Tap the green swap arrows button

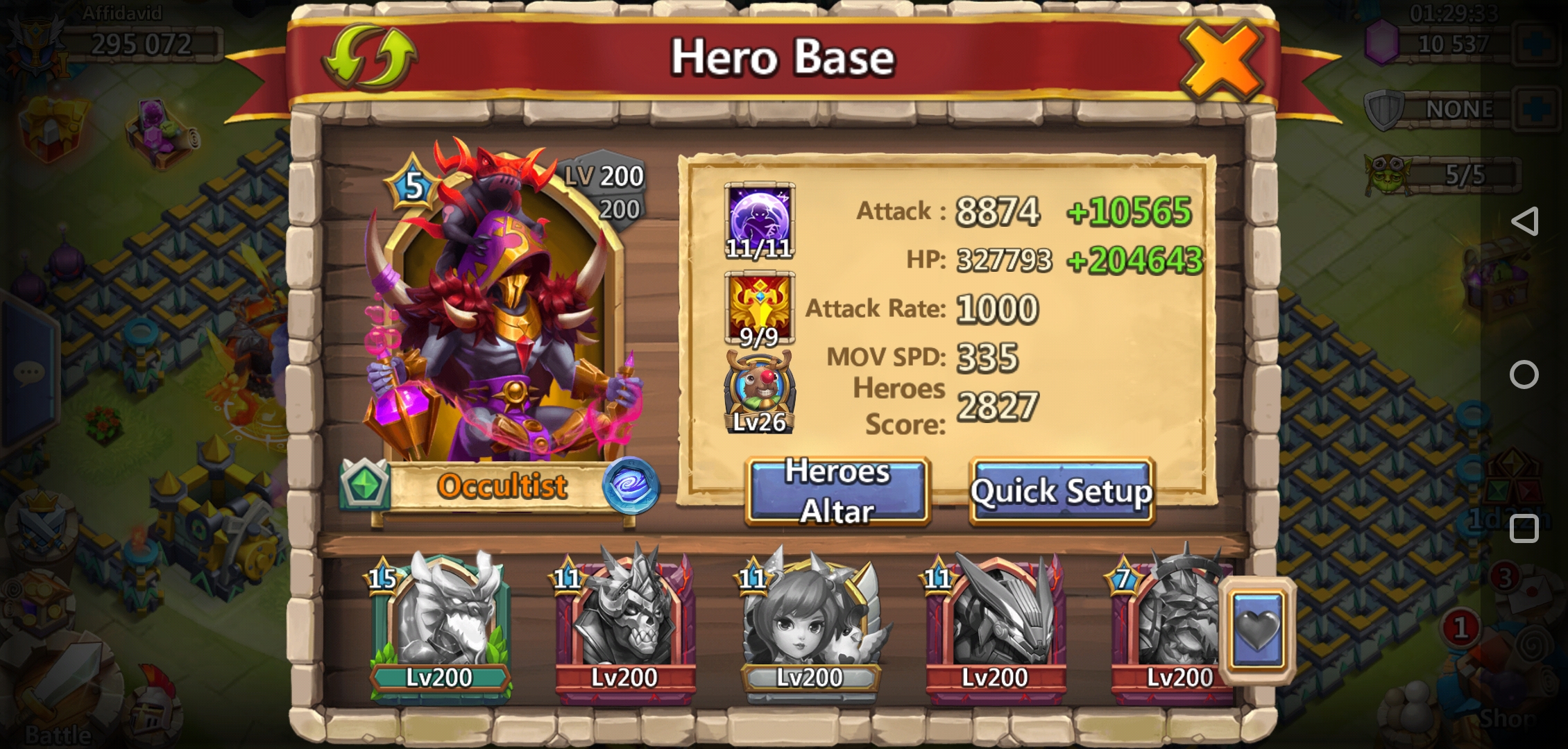(368, 58)
